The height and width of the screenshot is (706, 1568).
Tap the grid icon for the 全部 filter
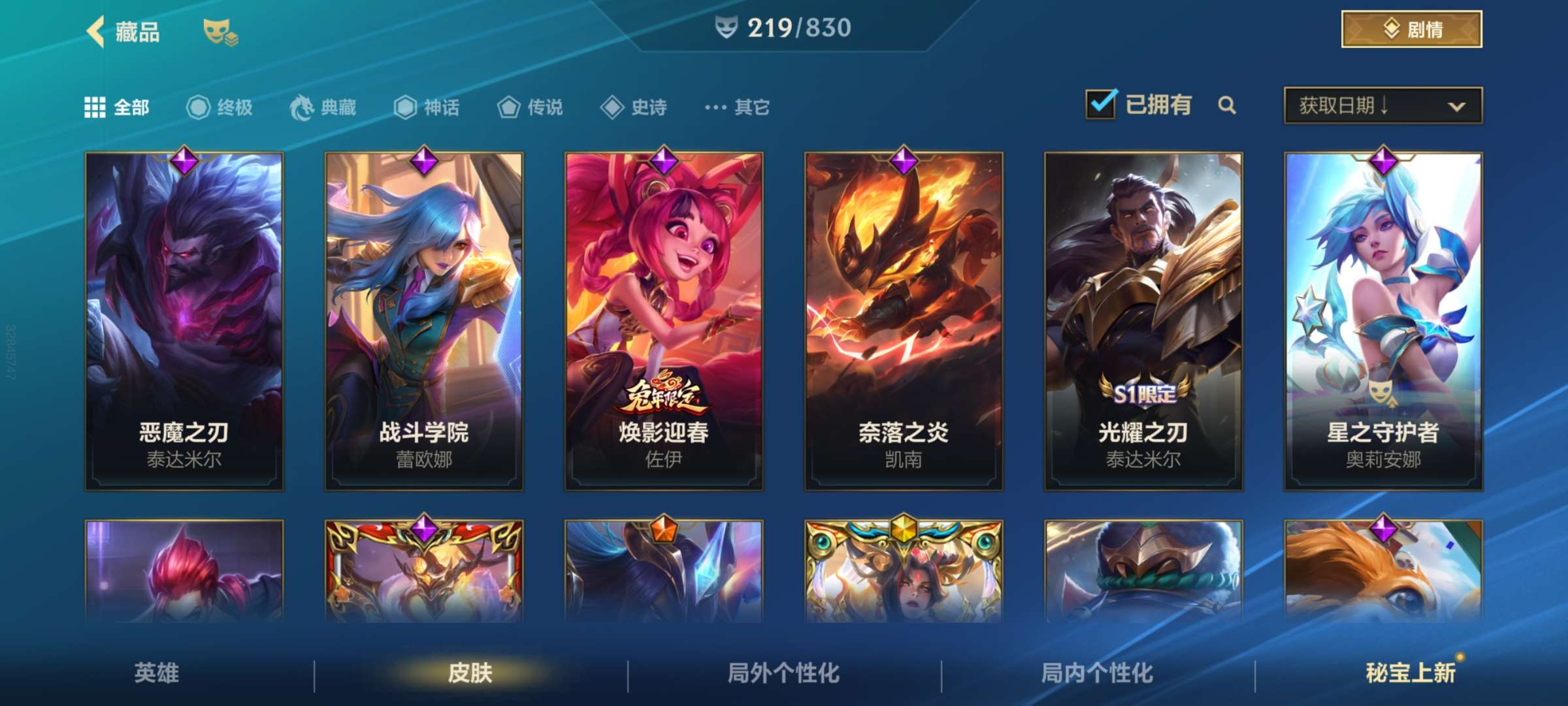coord(95,107)
